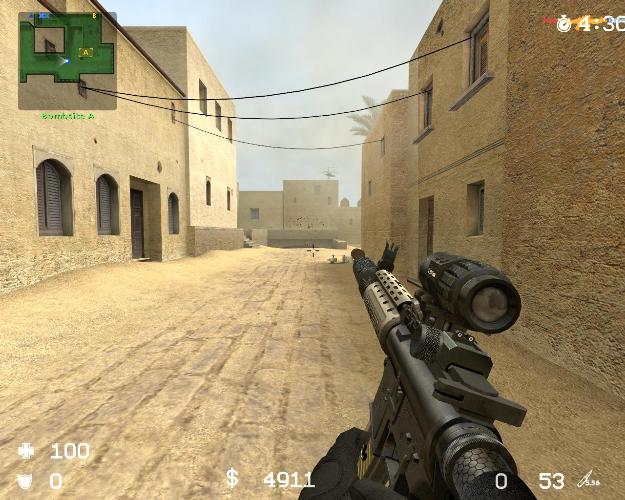The height and width of the screenshot is (500, 625).
Task: Click the radar minimap overview
Action: click(67, 60)
